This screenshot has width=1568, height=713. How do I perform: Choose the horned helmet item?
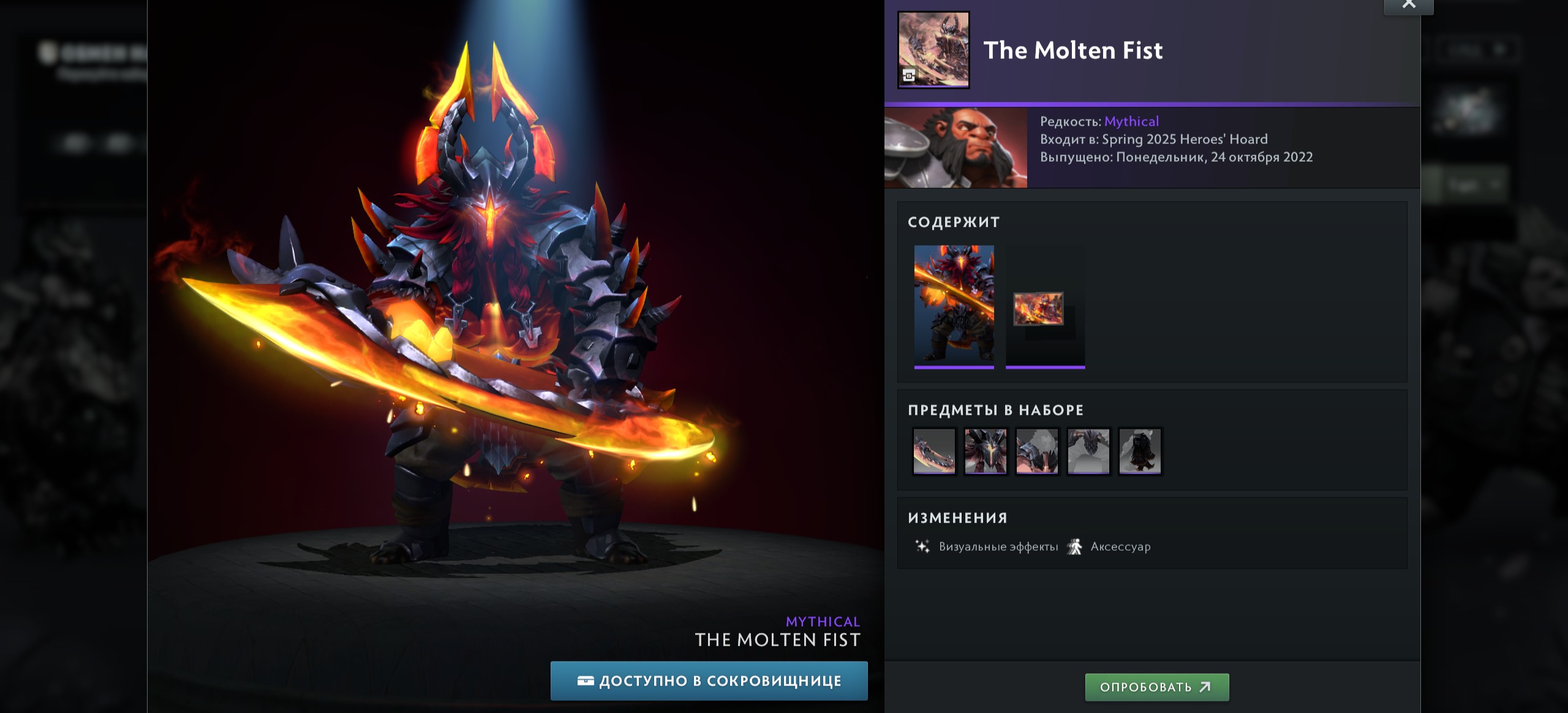coord(986,451)
